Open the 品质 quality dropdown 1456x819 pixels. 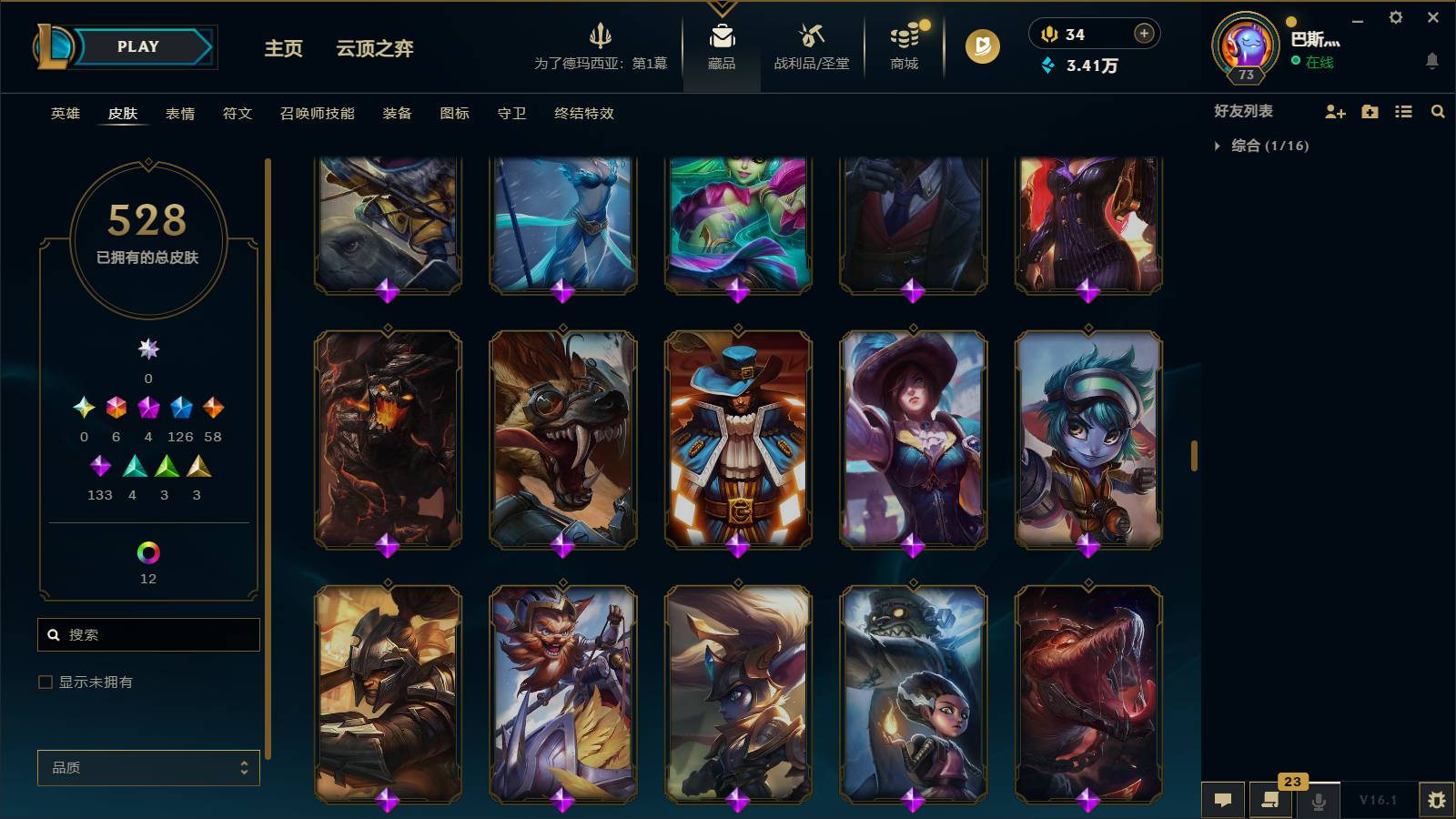click(x=147, y=767)
